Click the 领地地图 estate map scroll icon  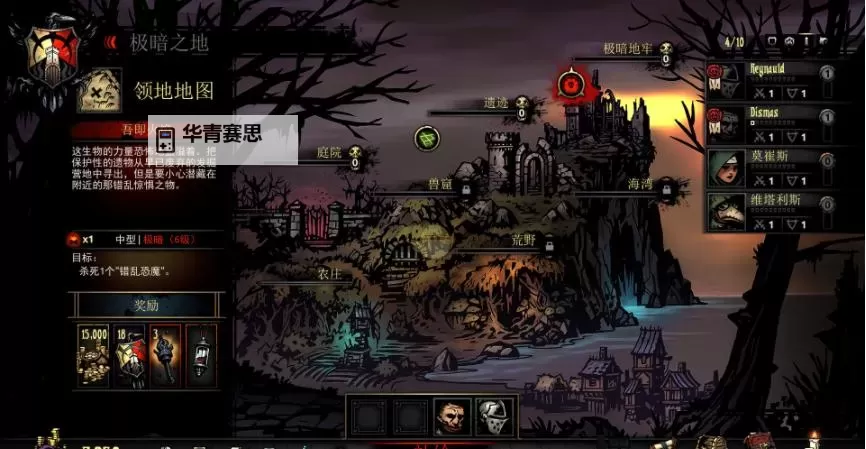click(99, 90)
